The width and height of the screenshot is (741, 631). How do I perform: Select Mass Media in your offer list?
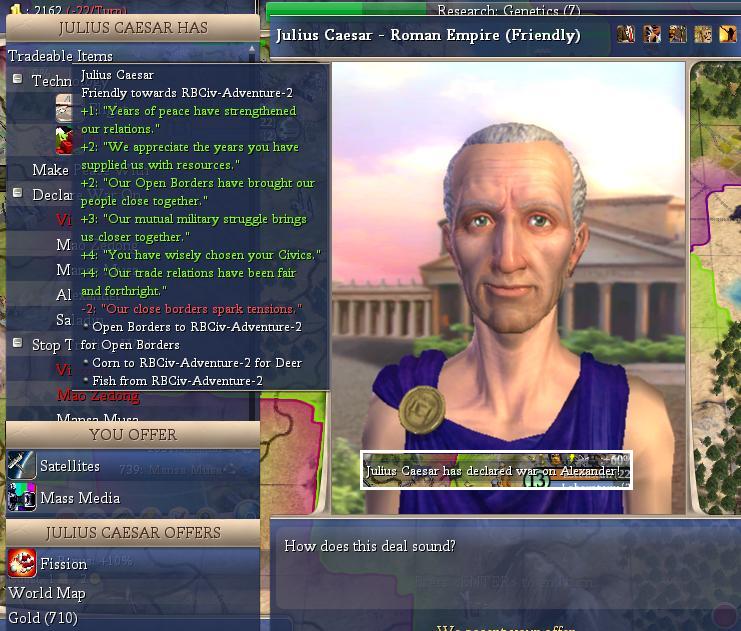[x=79, y=498]
